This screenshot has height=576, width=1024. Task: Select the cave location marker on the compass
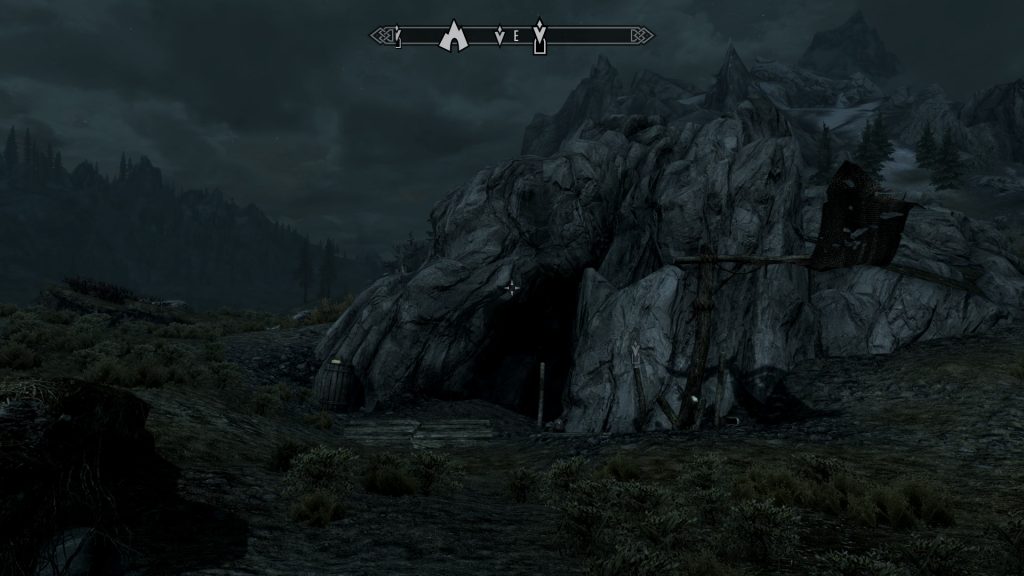pyautogui.click(x=454, y=36)
